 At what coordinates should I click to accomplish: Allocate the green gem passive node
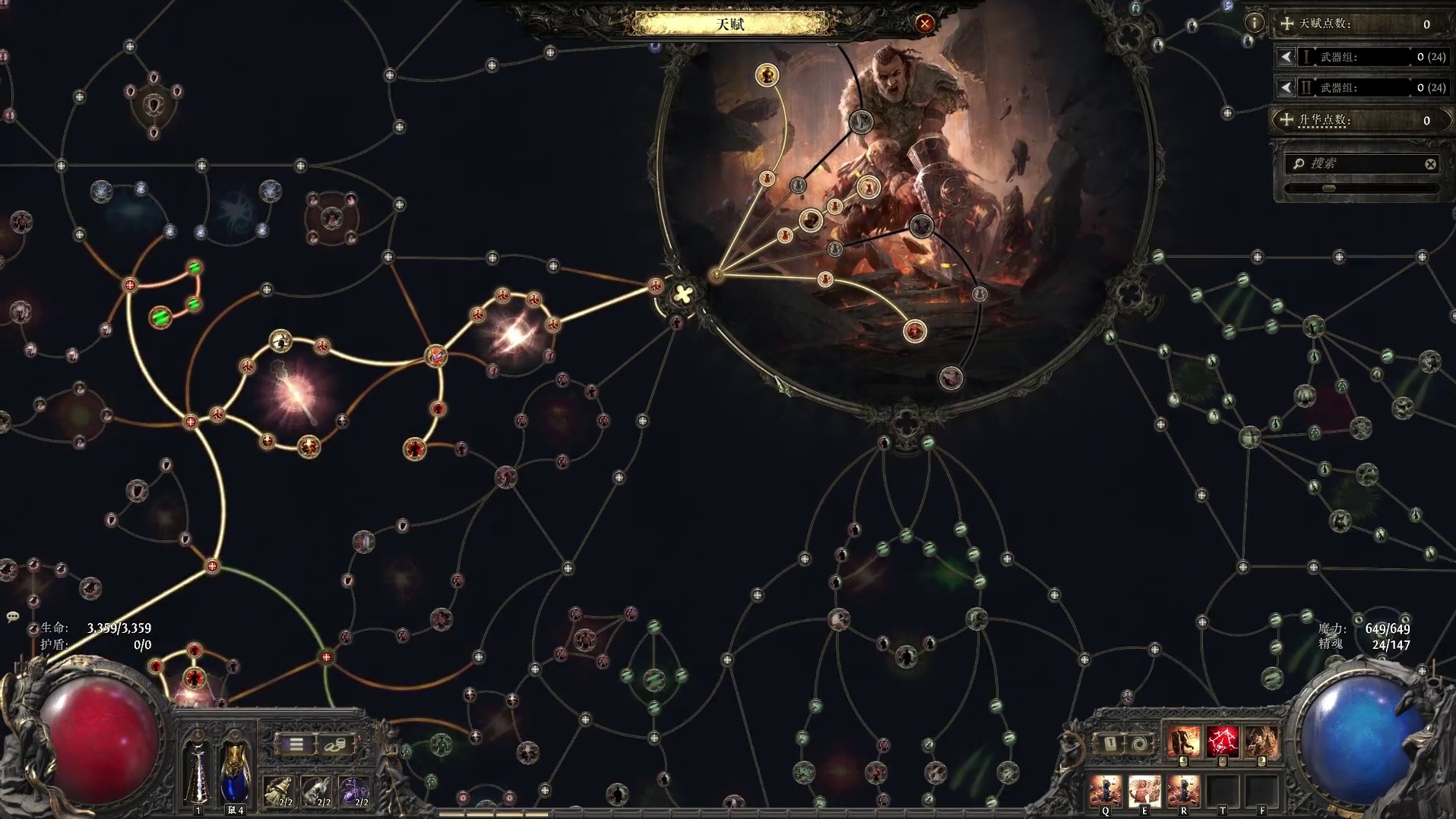coord(160,317)
